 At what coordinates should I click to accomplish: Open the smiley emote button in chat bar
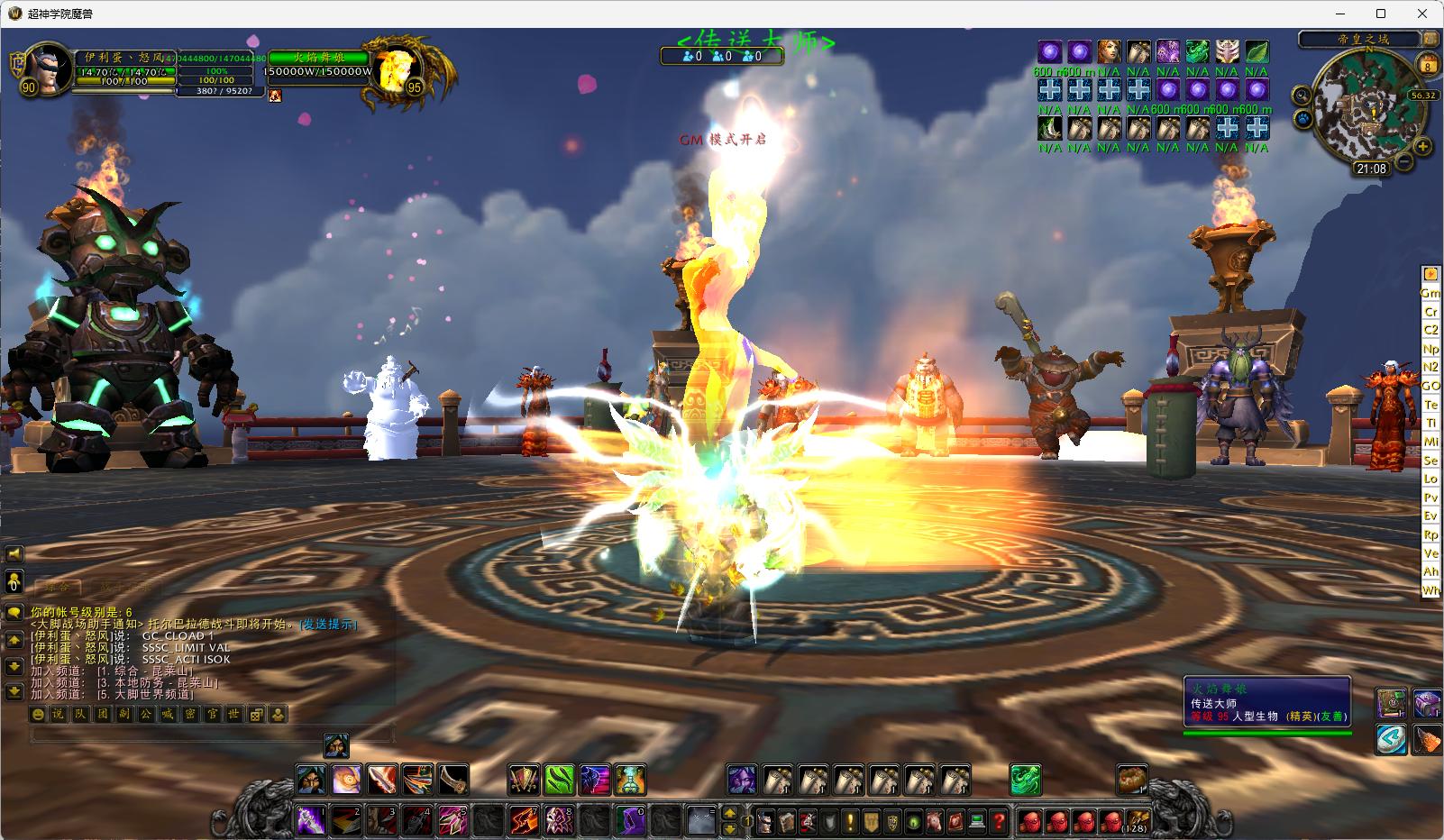37,715
